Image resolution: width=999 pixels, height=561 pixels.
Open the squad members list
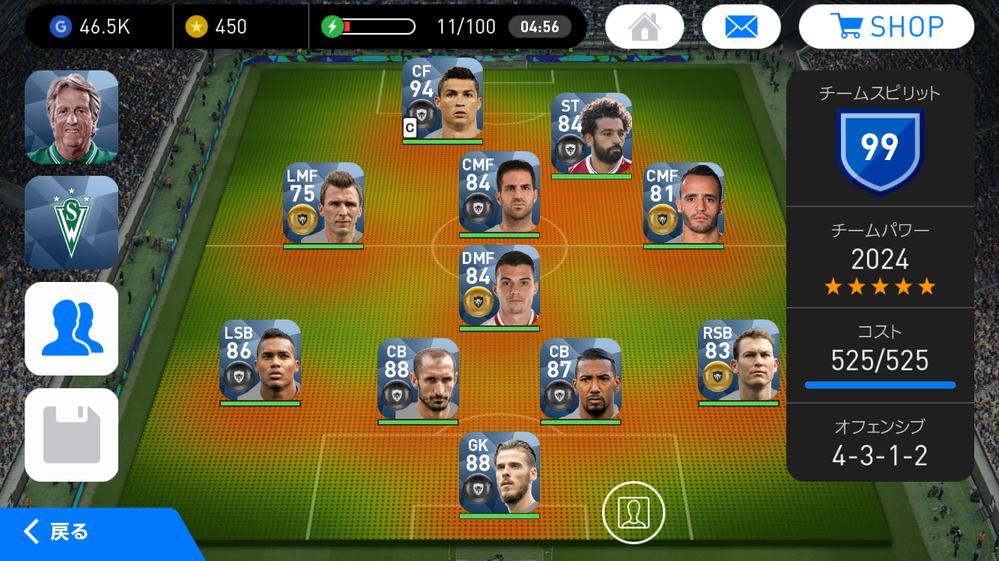[71, 329]
